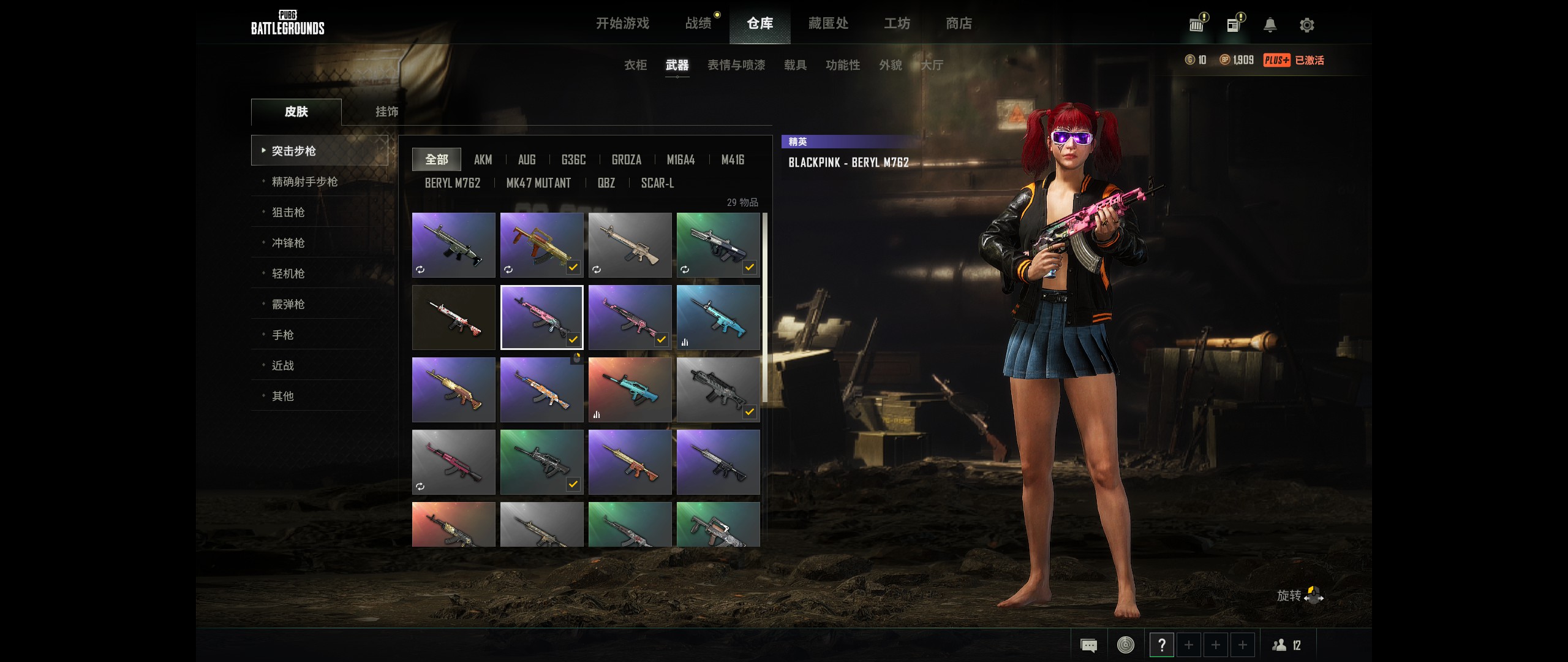This screenshot has height=662, width=1568.
Task: Pick the golden AKM skin tile
Action: [453, 389]
